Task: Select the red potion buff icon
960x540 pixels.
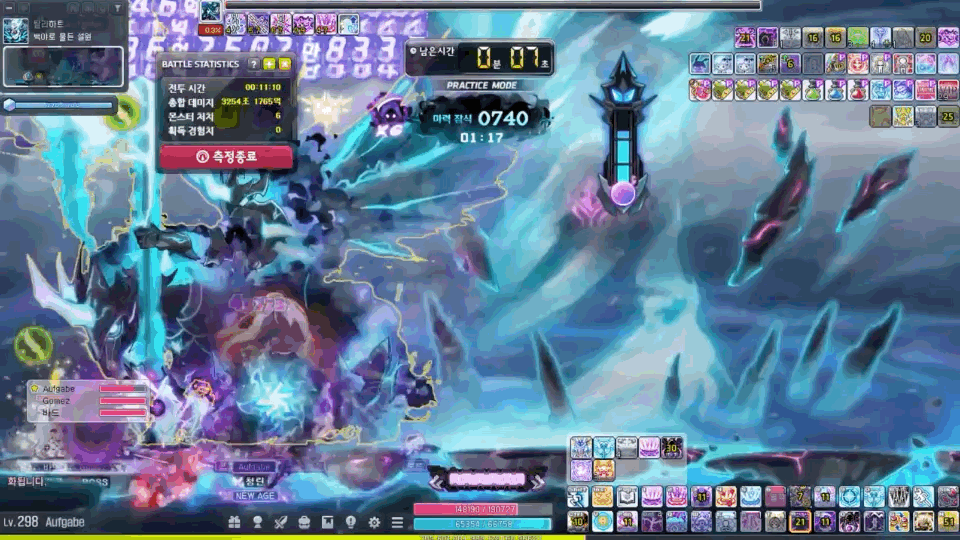Action: (856, 90)
